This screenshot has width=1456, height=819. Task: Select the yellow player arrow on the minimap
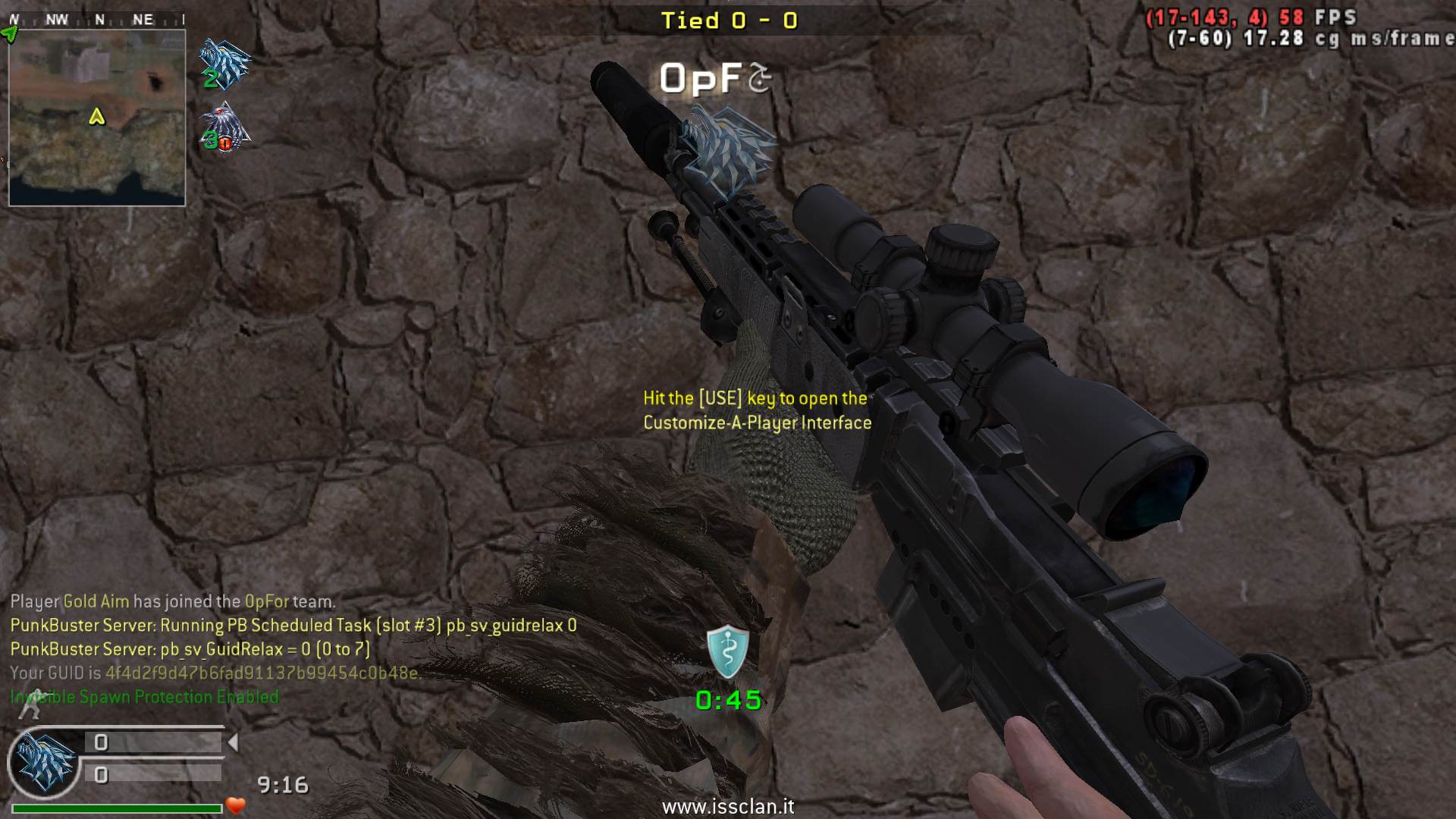pyautogui.click(x=96, y=117)
